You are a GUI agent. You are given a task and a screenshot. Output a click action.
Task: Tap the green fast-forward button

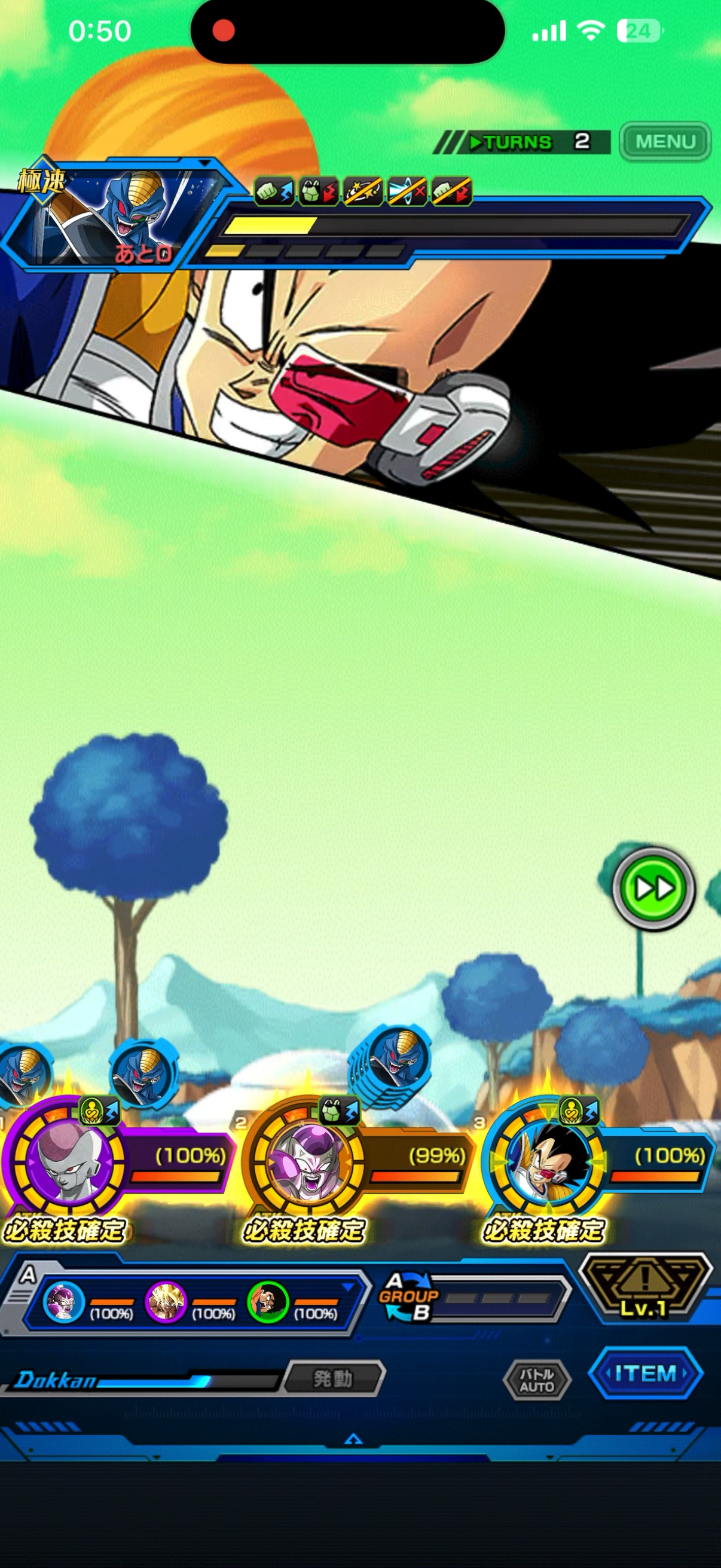pos(653,888)
